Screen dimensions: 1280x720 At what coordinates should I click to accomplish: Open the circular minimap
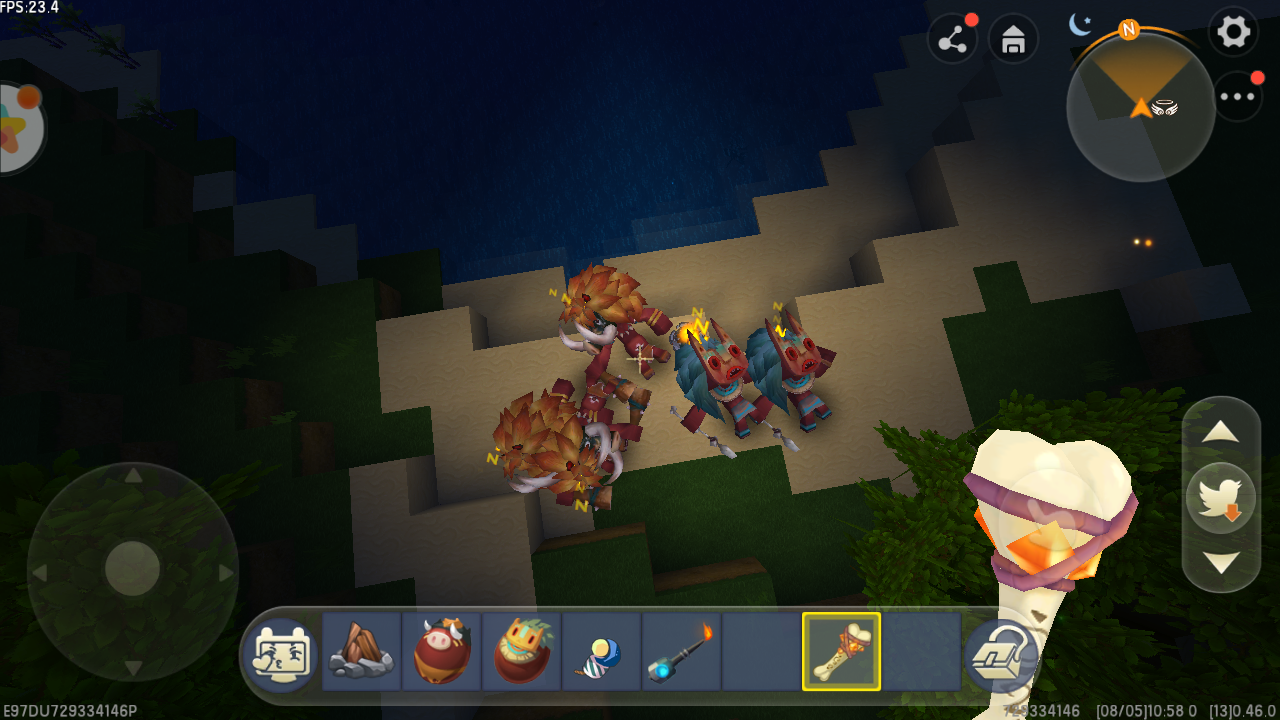point(1140,107)
